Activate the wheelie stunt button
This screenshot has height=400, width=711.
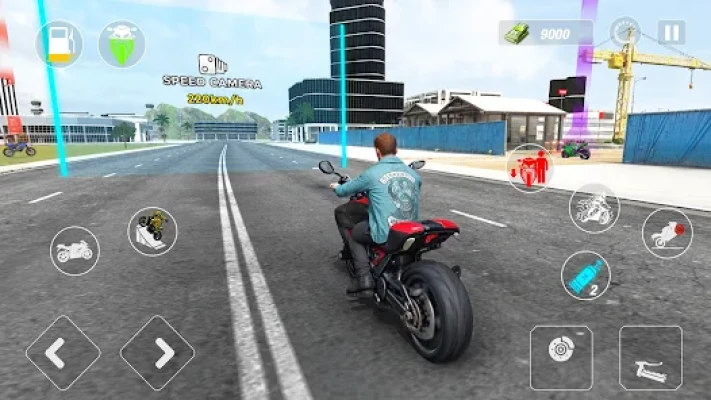[594, 208]
